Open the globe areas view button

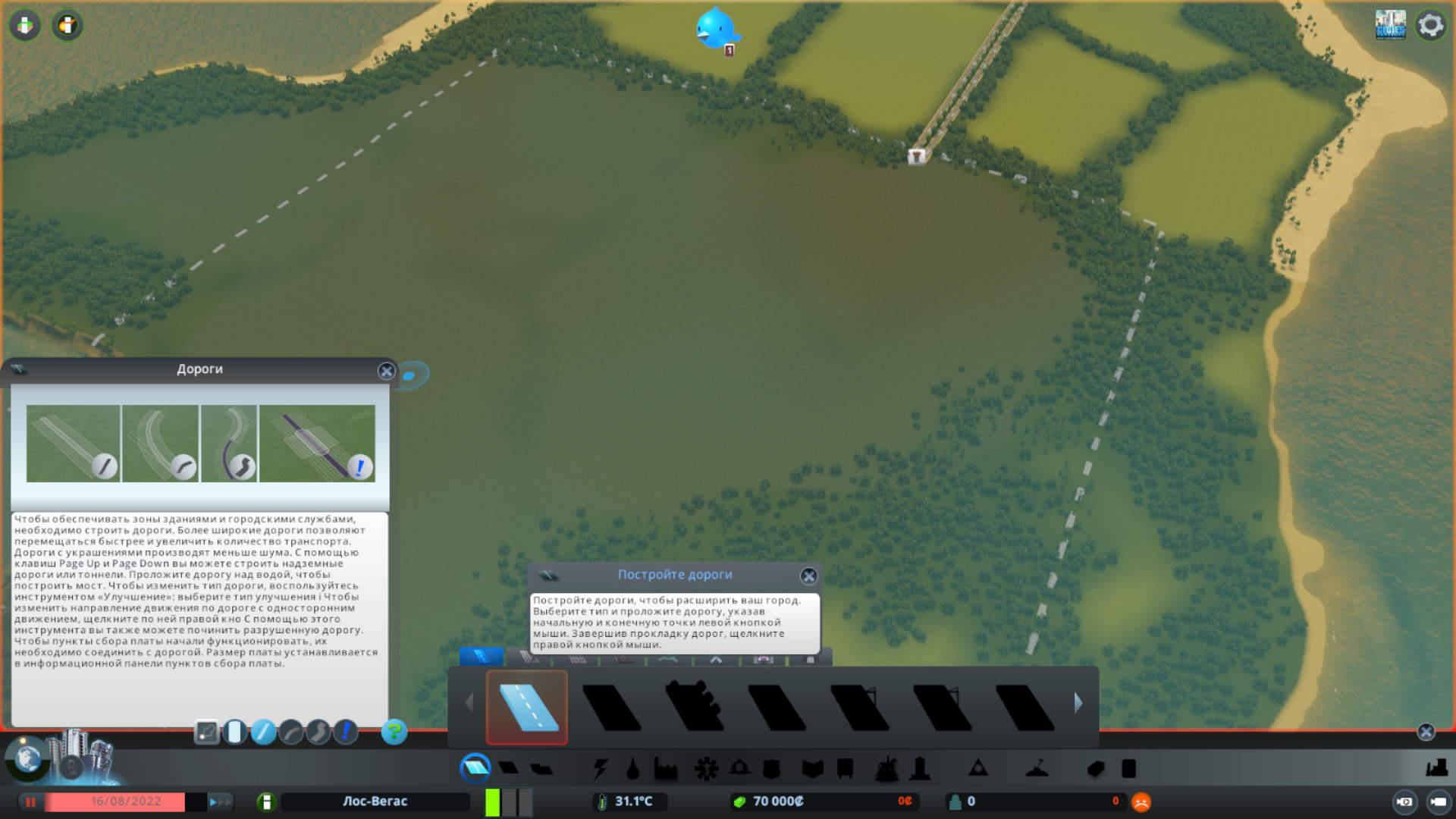coord(27,758)
